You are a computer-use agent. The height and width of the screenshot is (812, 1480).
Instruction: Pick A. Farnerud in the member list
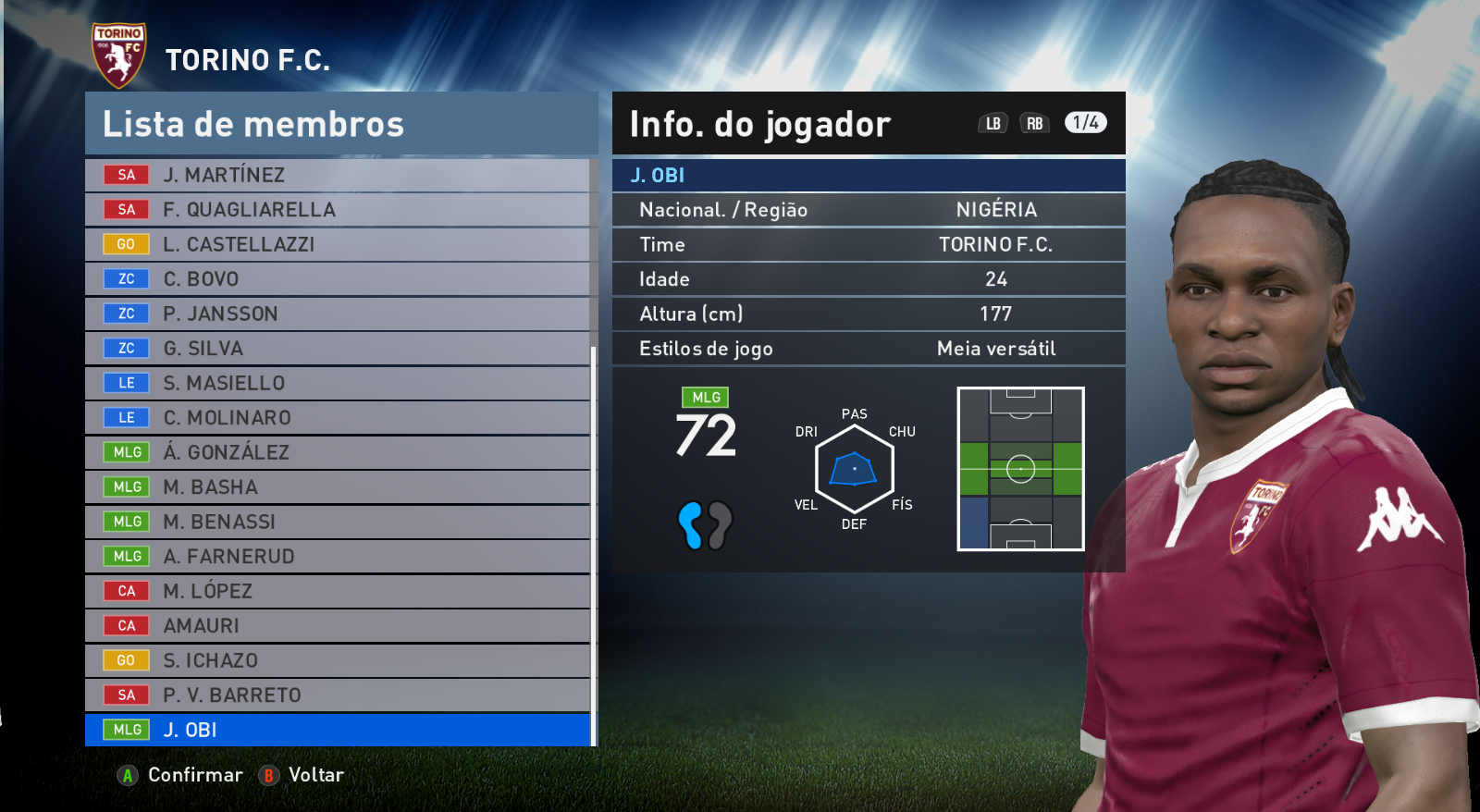click(x=337, y=557)
